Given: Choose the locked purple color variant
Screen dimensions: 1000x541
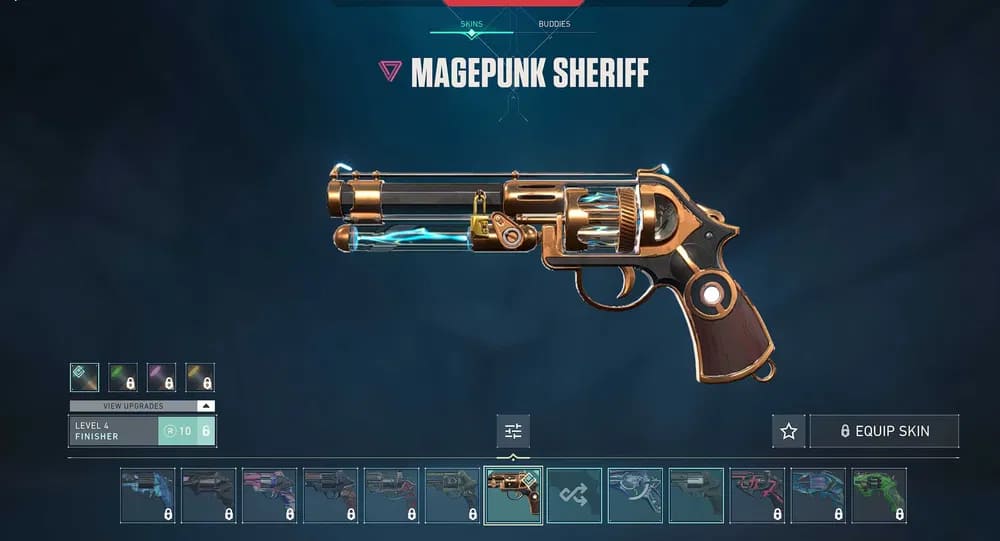Looking at the screenshot, I should 161,377.
